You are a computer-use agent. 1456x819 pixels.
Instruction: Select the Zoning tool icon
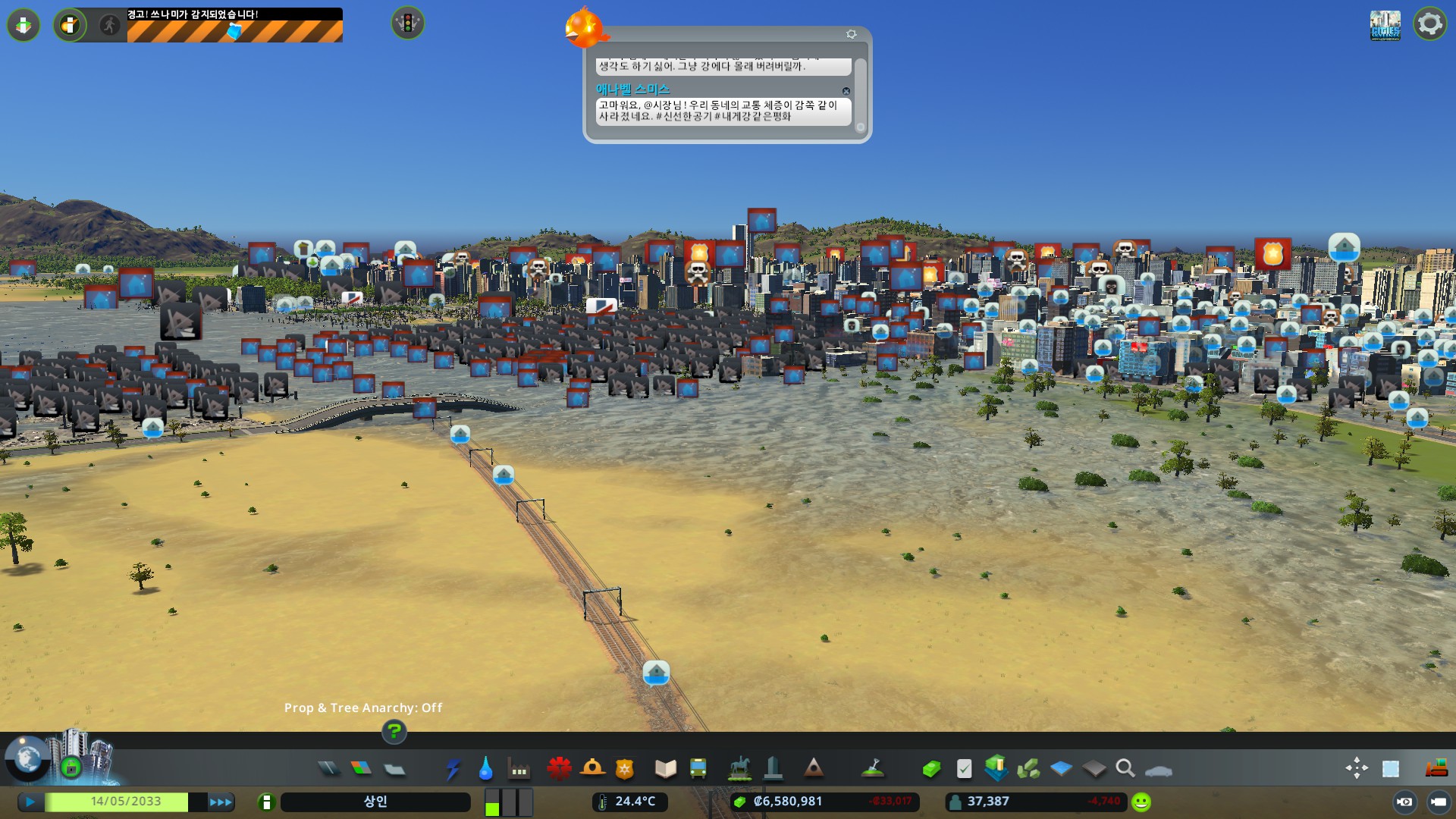pyautogui.click(x=362, y=769)
